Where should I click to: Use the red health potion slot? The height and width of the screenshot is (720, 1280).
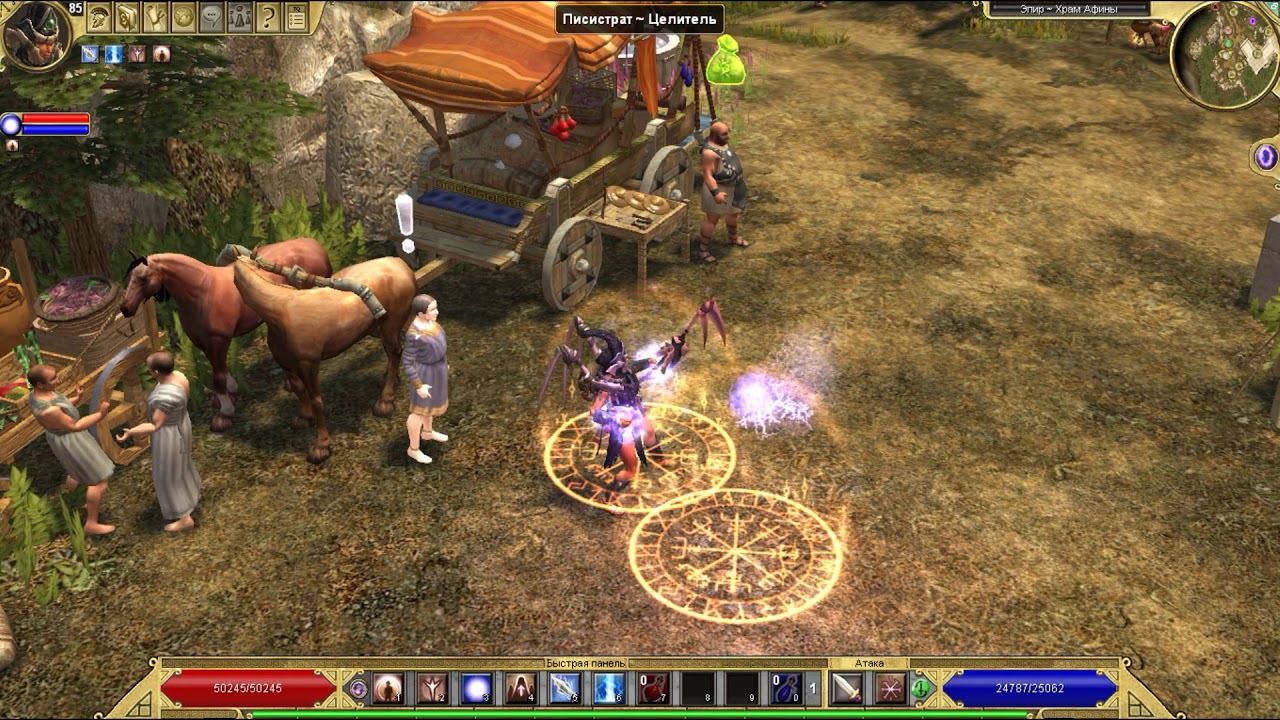click(653, 688)
